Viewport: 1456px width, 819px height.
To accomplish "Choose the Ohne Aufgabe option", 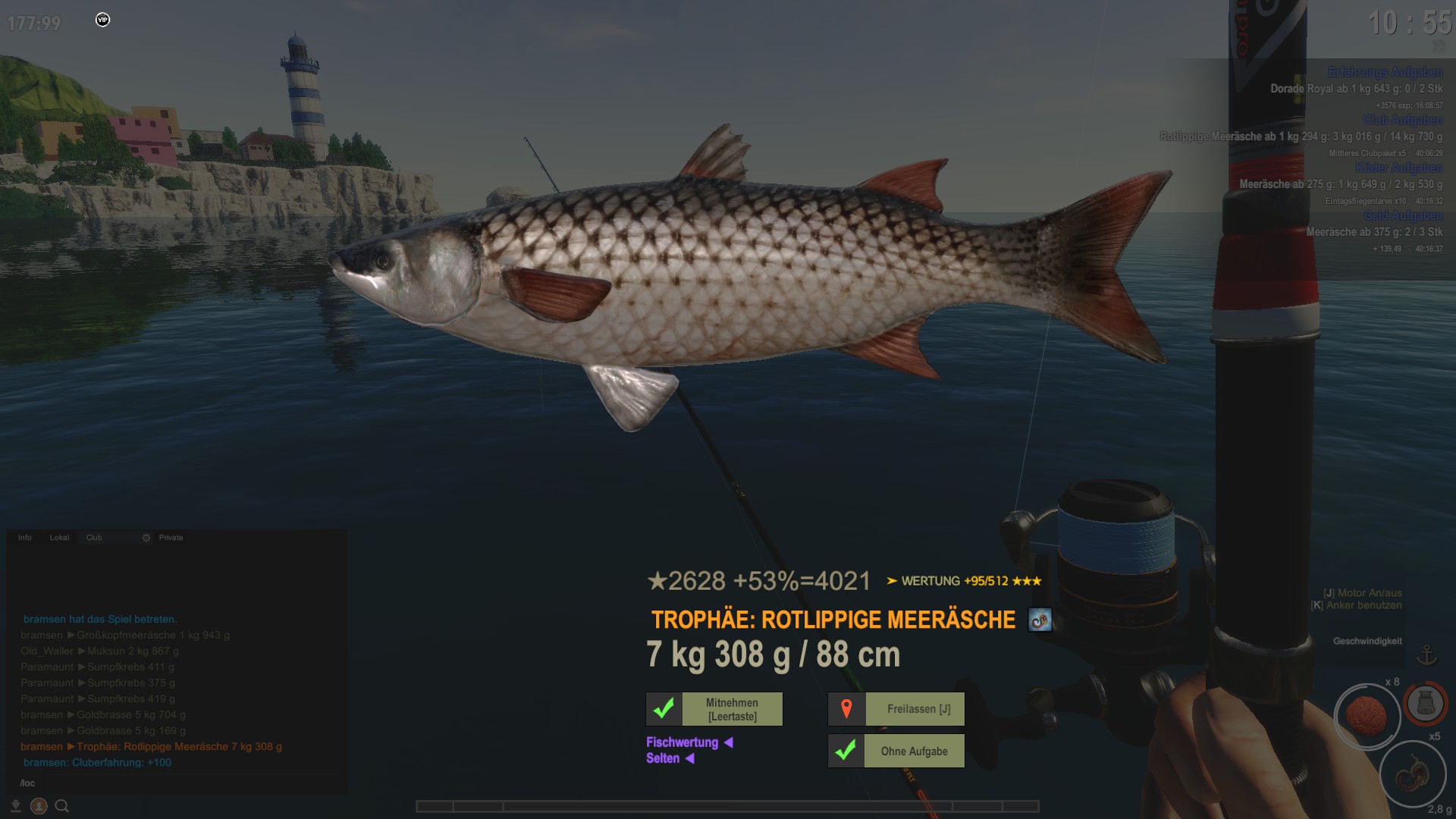I will click(914, 752).
